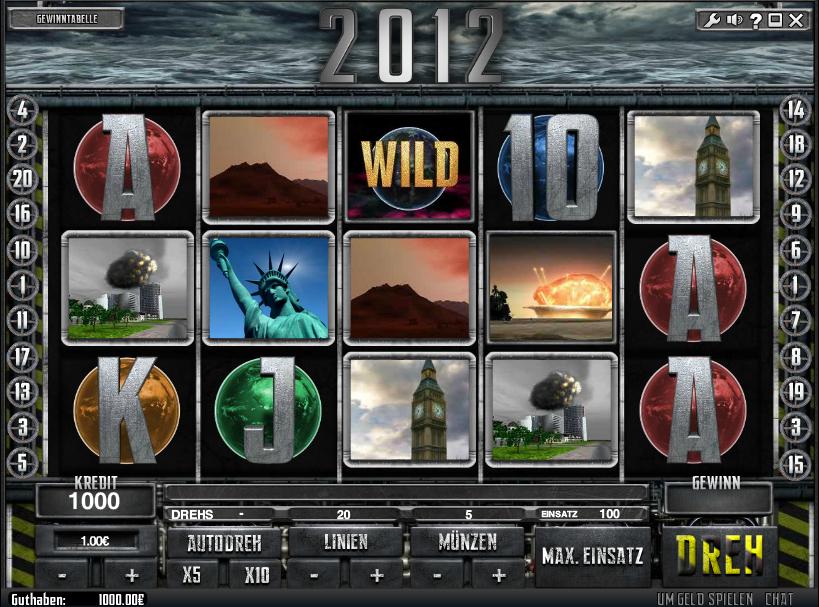Viewport: 819px width, 607px height.
Task: Increase the number of Linien
Action: click(377, 576)
